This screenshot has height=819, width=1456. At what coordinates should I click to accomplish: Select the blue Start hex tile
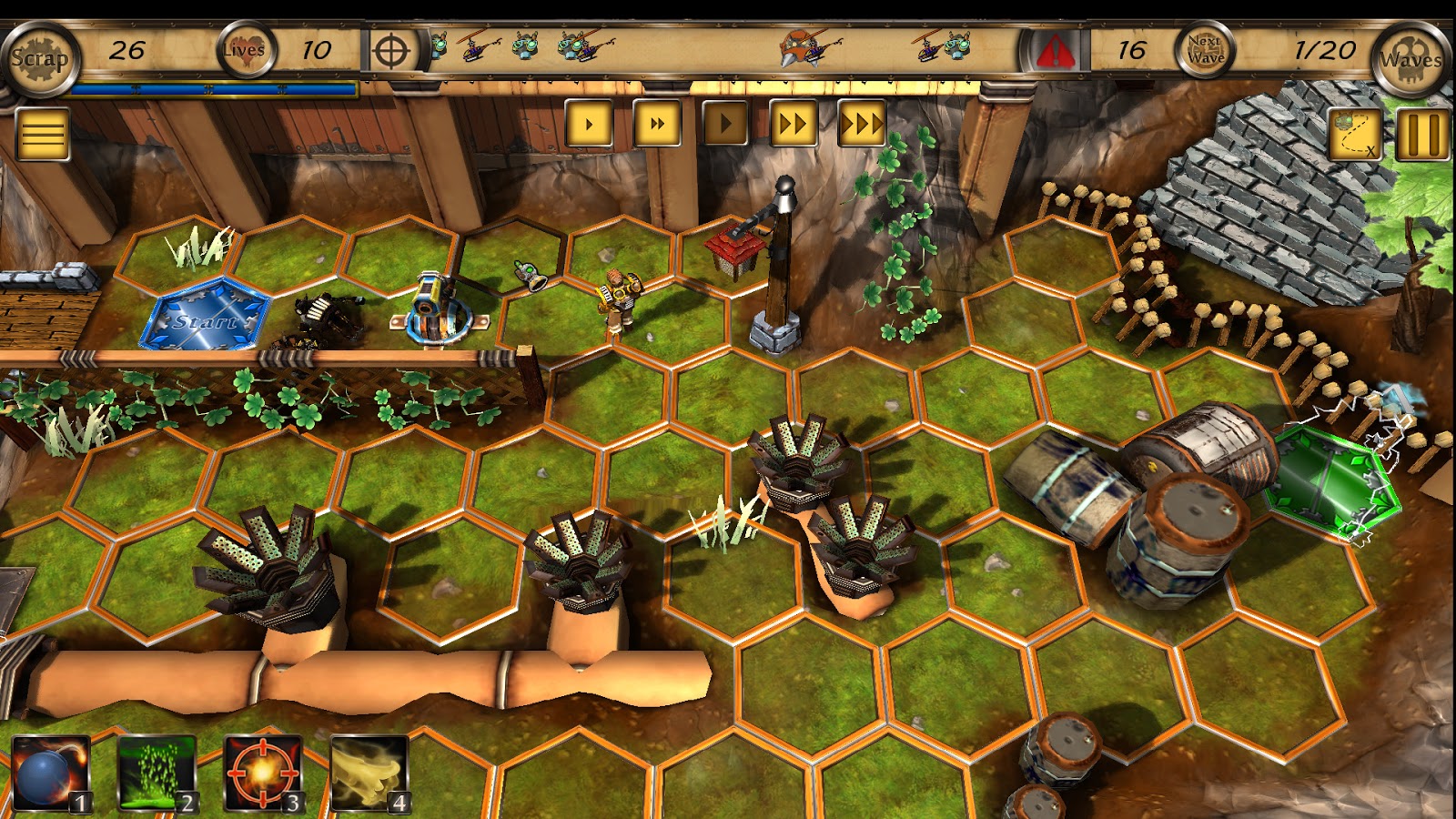click(205, 320)
